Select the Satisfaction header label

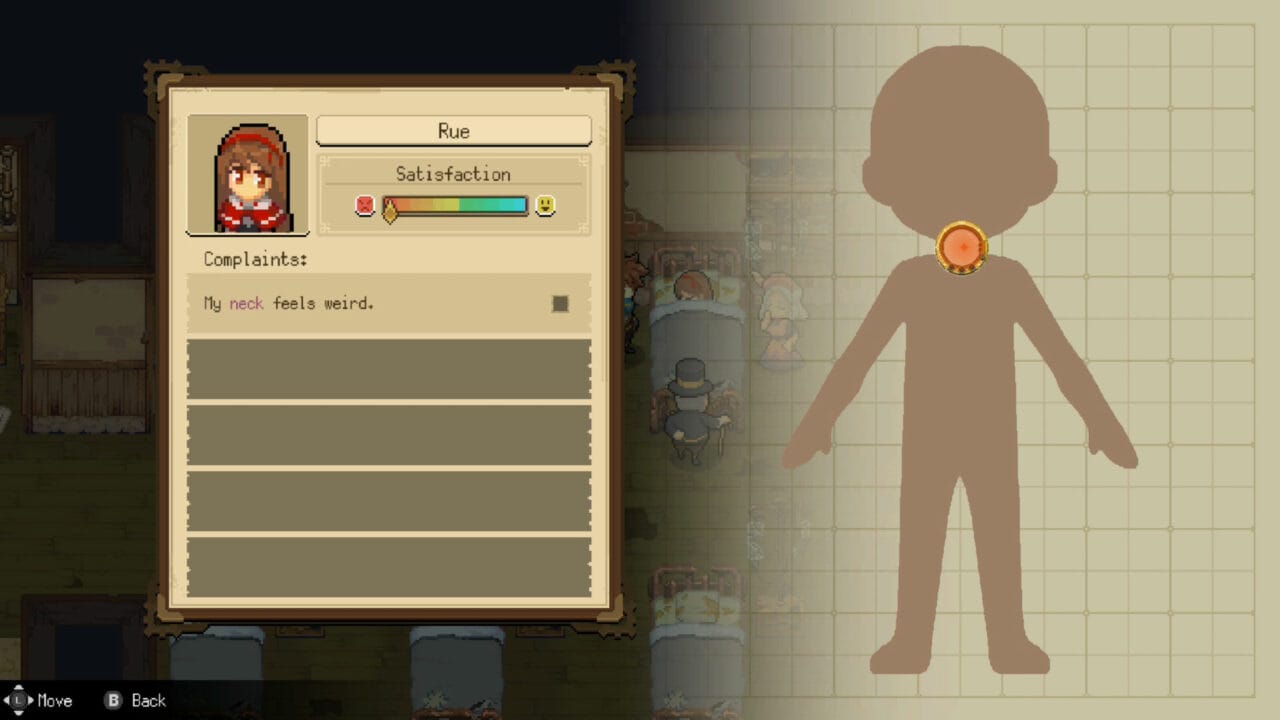point(453,173)
